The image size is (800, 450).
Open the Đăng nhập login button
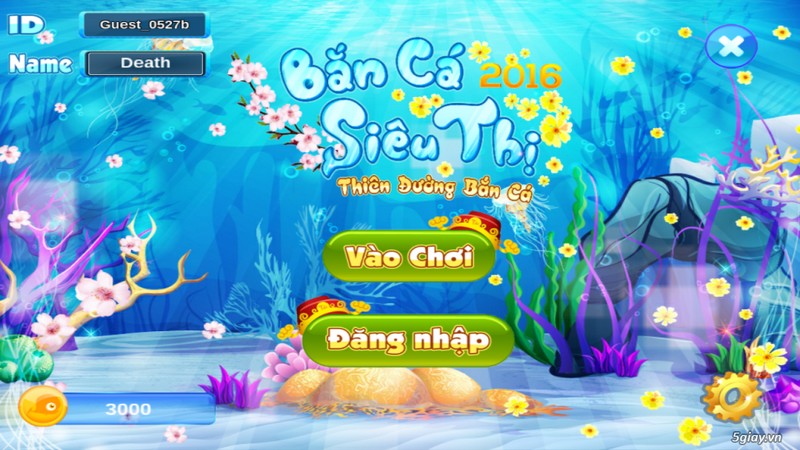(408, 341)
